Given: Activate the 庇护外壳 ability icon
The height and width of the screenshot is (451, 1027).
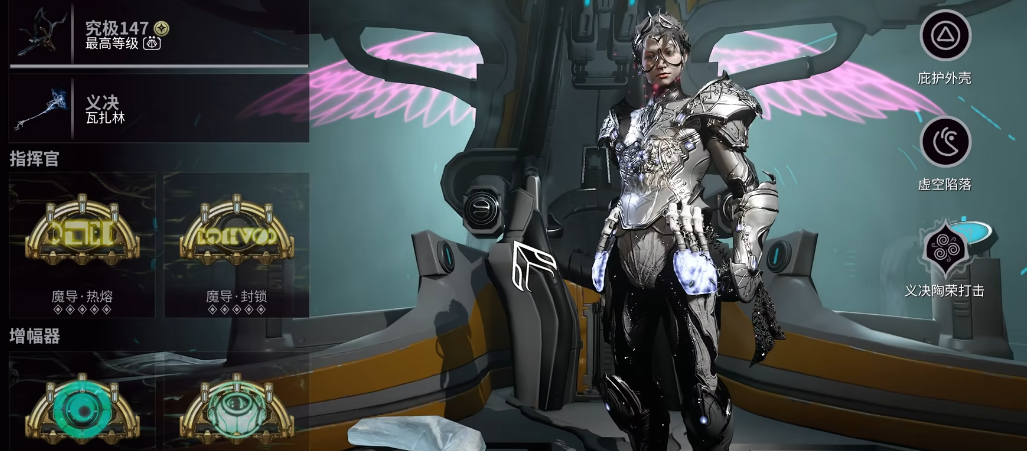Looking at the screenshot, I should click(x=944, y=37).
